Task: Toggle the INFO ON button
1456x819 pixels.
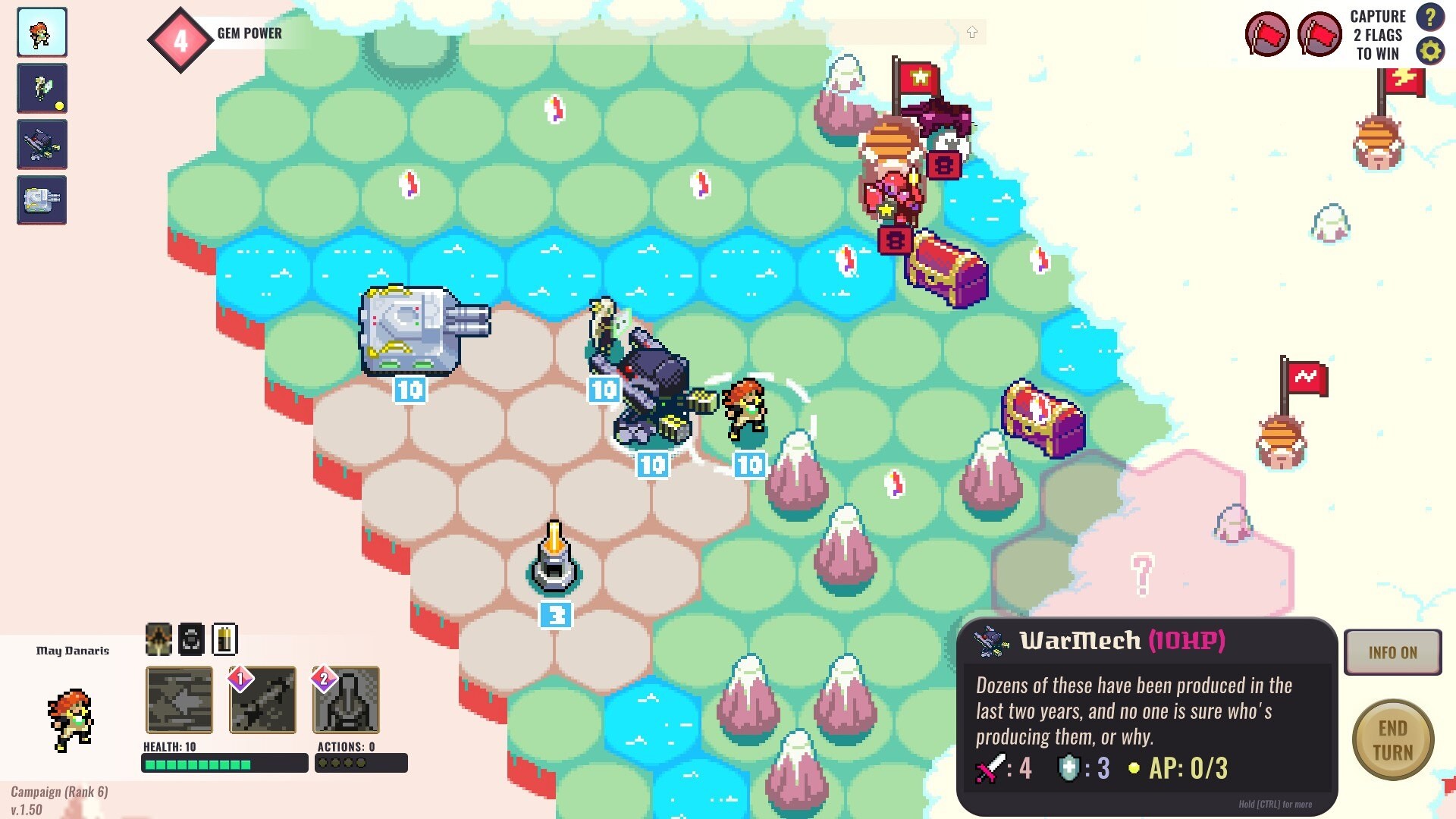Action: click(1392, 652)
